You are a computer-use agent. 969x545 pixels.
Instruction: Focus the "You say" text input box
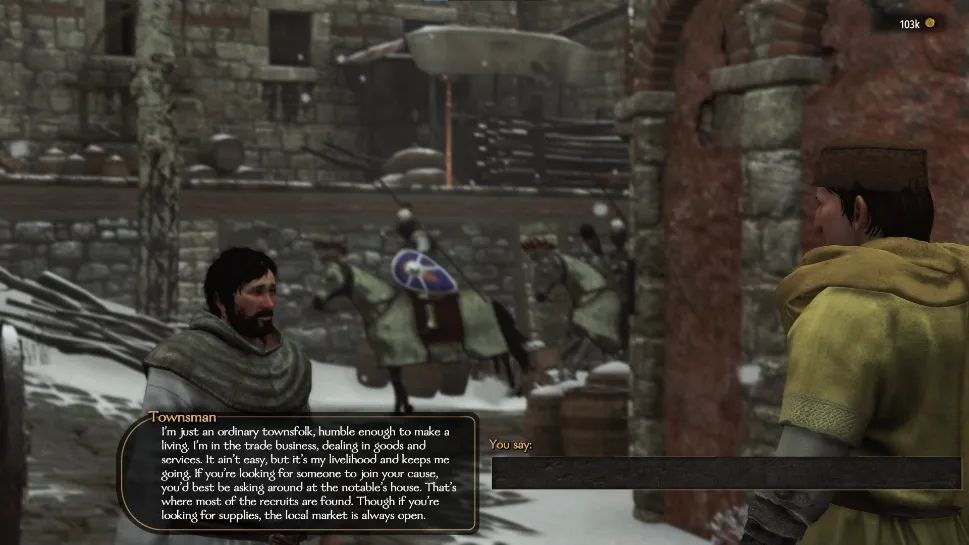click(725, 472)
